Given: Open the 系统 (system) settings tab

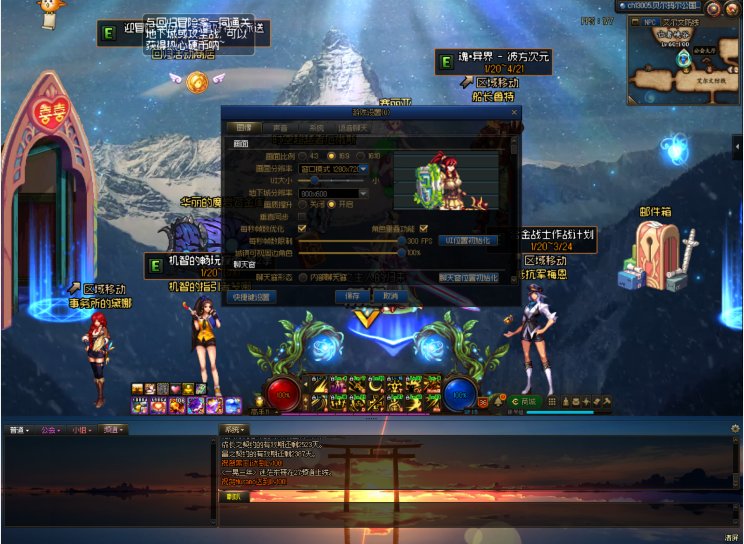Looking at the screenshot, I should [315, 128].
